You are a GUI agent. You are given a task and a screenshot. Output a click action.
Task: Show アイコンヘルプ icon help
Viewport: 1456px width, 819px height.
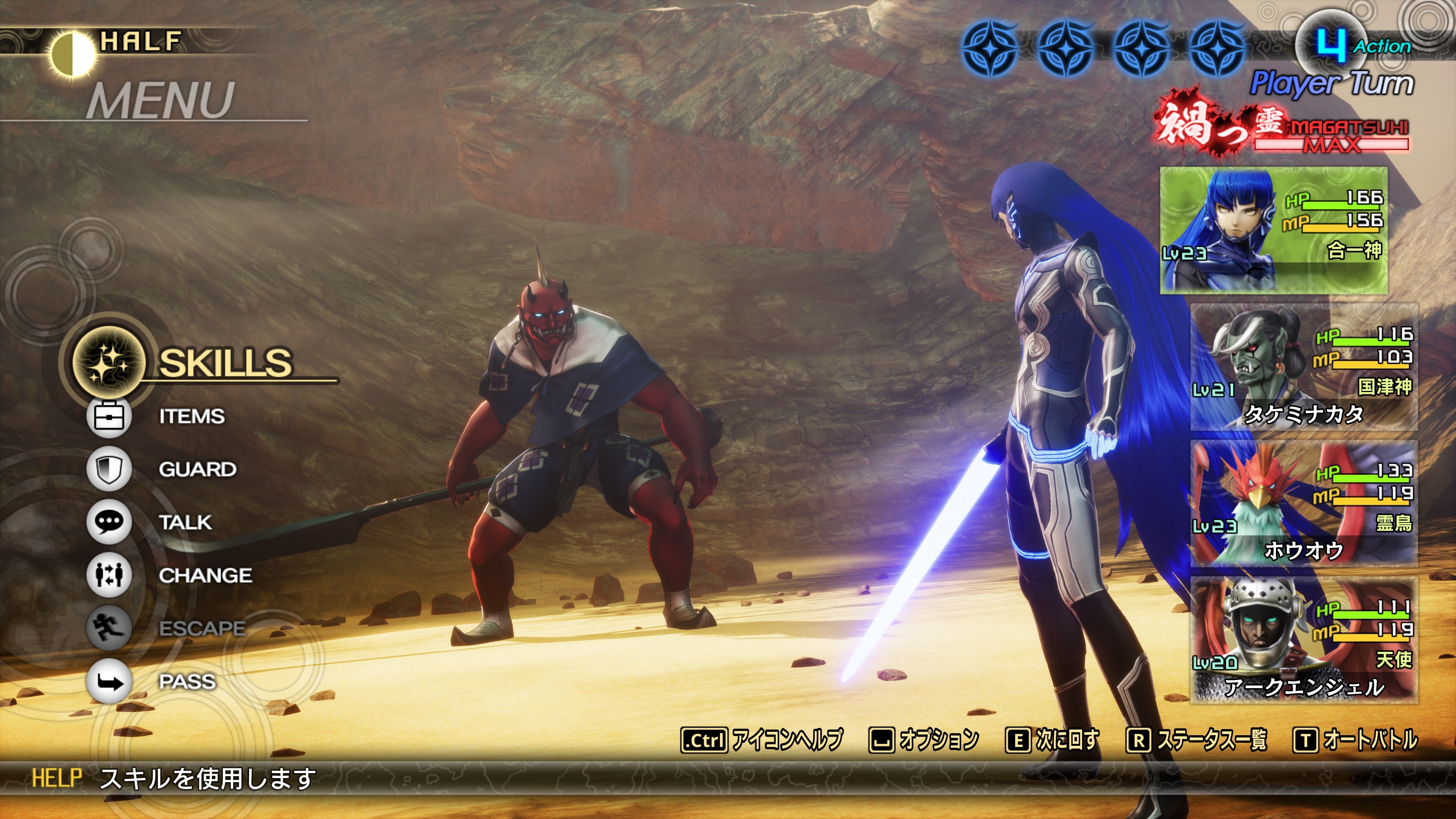pos(762,739)
